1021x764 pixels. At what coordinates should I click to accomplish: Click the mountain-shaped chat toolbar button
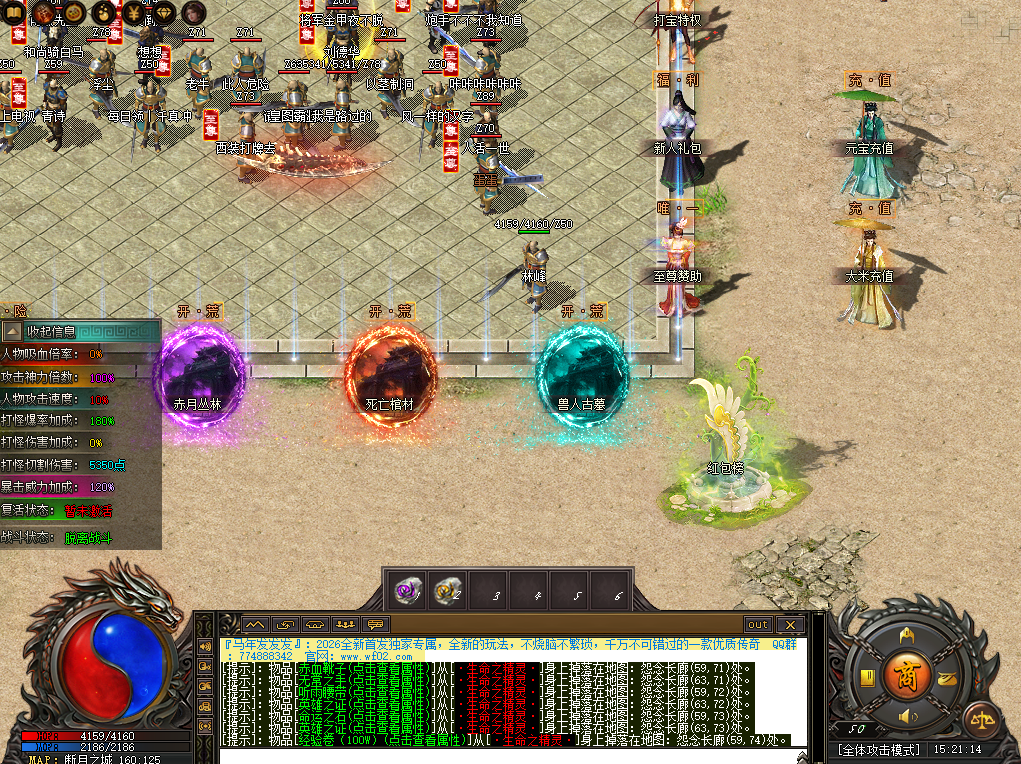coord(255,625)
